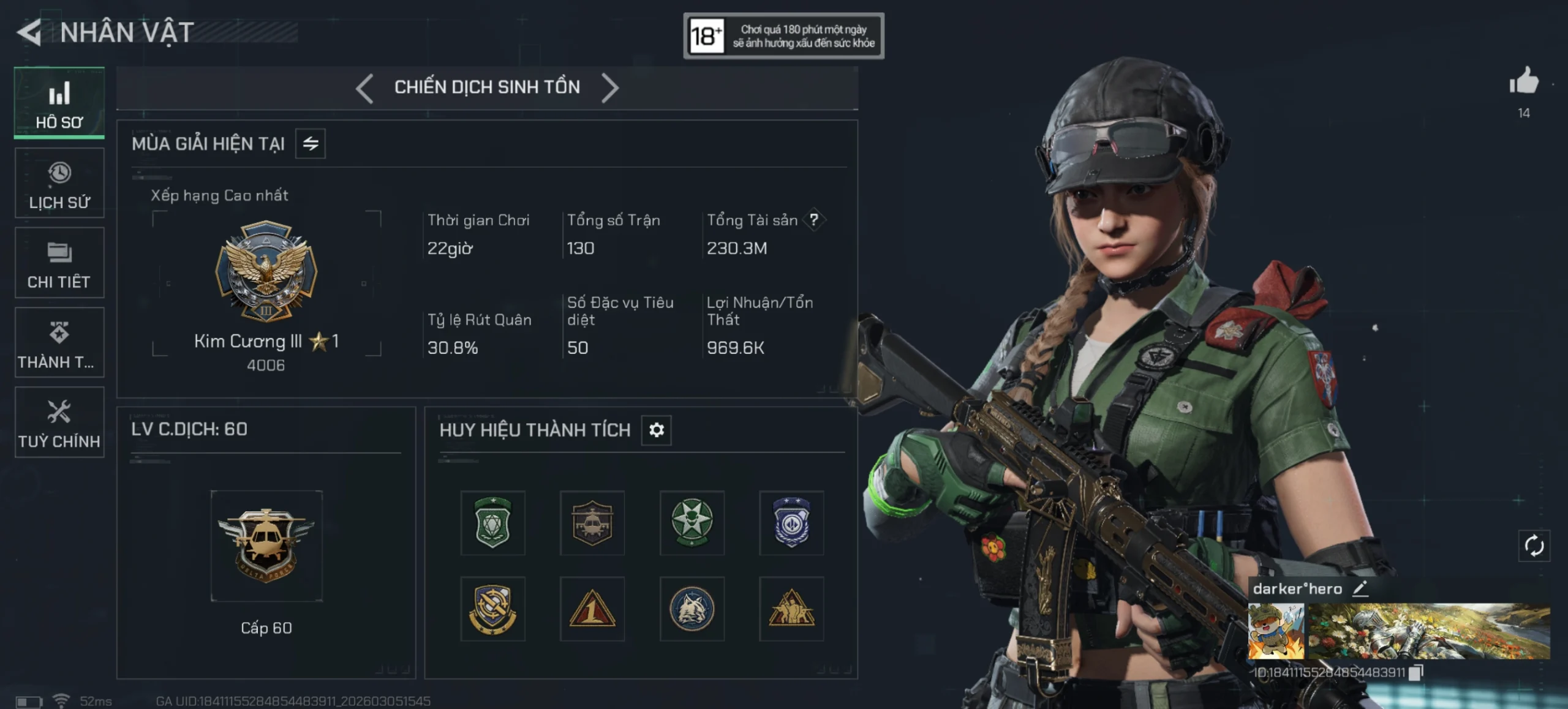Screen dimensions: 1568x709
Task: Edit the darker°hero player name
Action: (1360, 589)
